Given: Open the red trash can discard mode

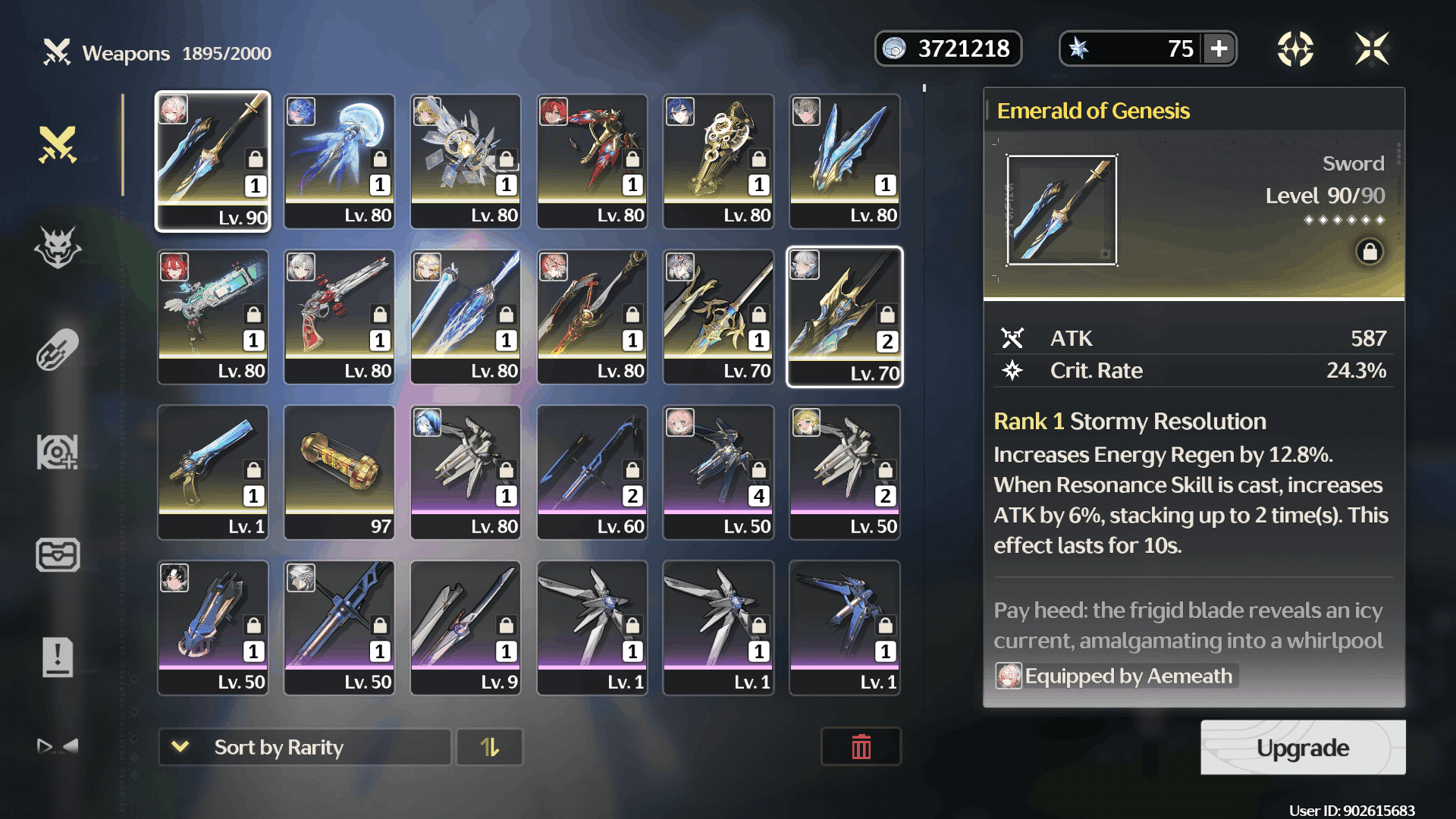Looking at the screenshot, I should pos(861,748).
